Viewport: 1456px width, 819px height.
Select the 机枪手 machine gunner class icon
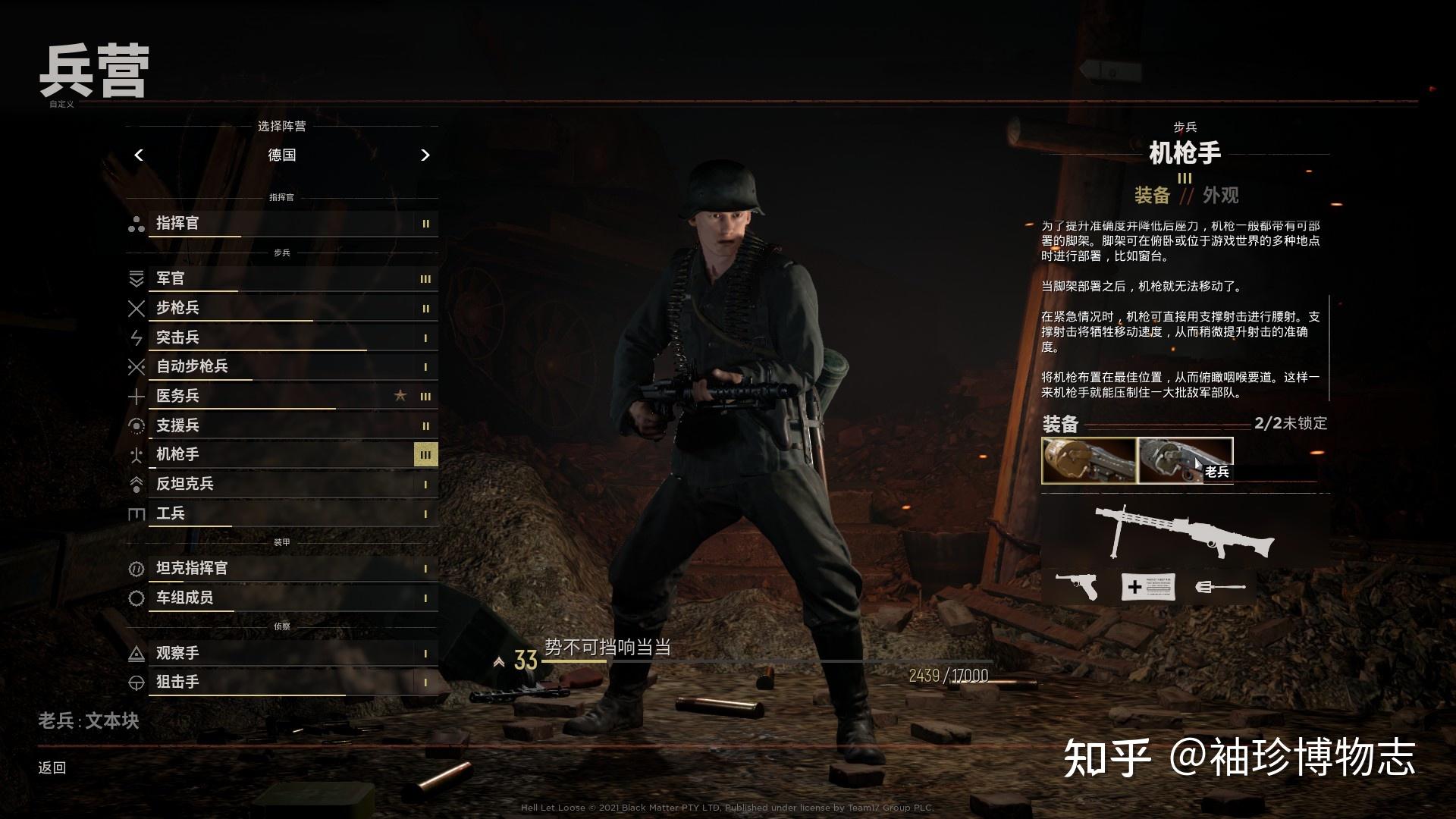click(137, 455)
